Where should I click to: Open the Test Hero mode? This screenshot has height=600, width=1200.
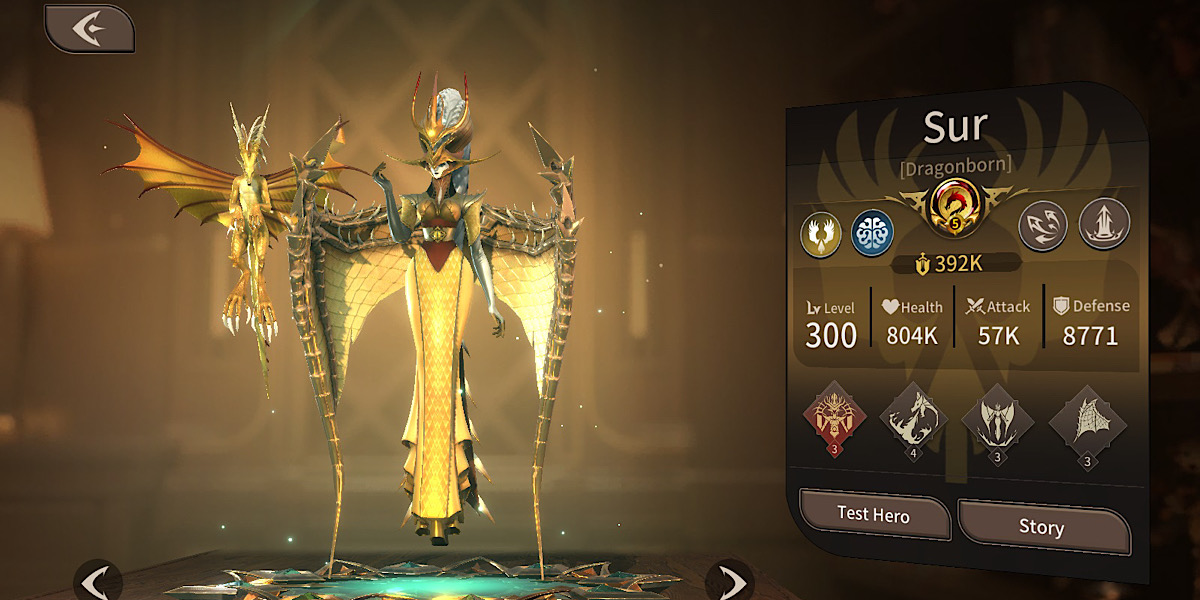pos(874,516)
